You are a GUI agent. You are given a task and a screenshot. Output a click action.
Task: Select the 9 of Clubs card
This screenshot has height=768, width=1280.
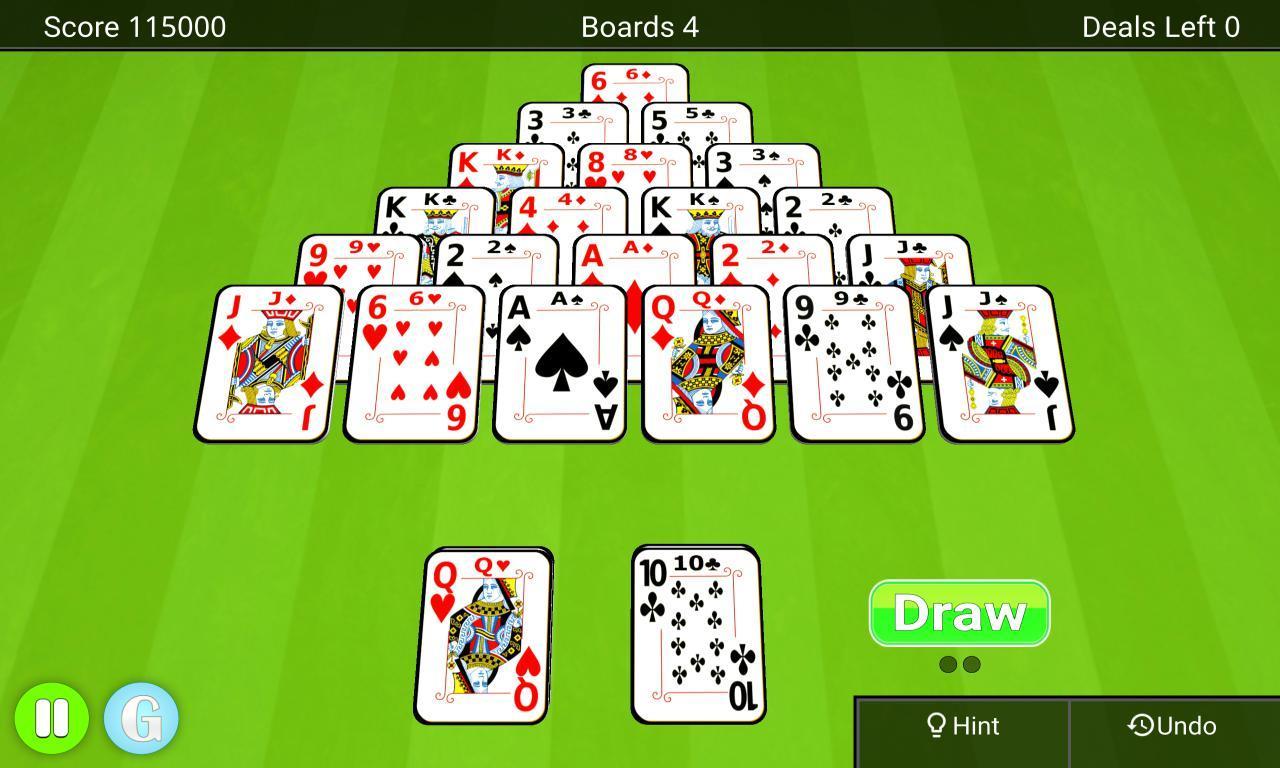(855, 360)
